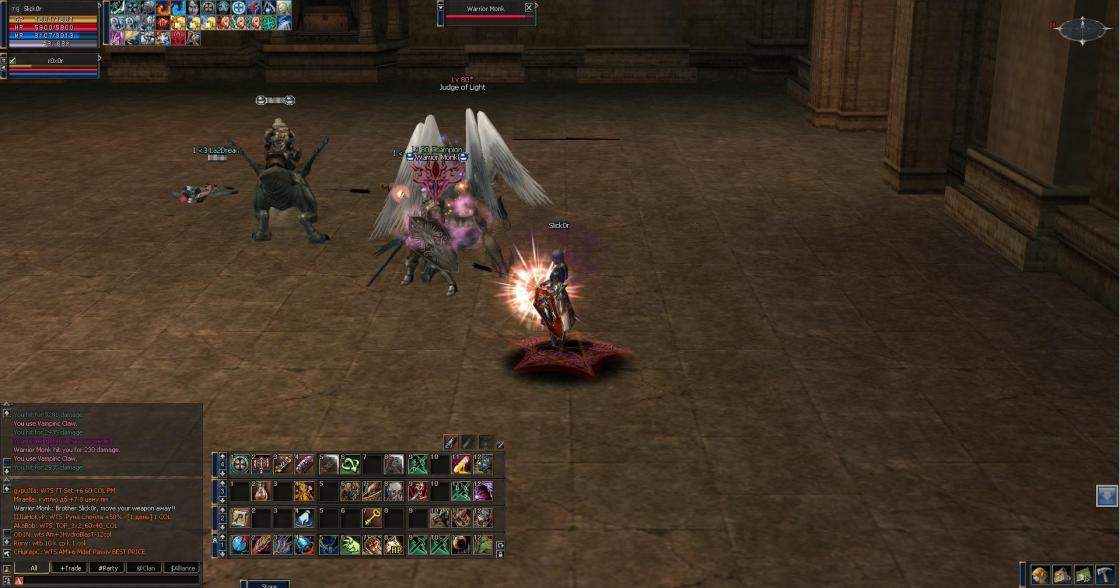Show the $Alliance chat channel

coord(182,568)
